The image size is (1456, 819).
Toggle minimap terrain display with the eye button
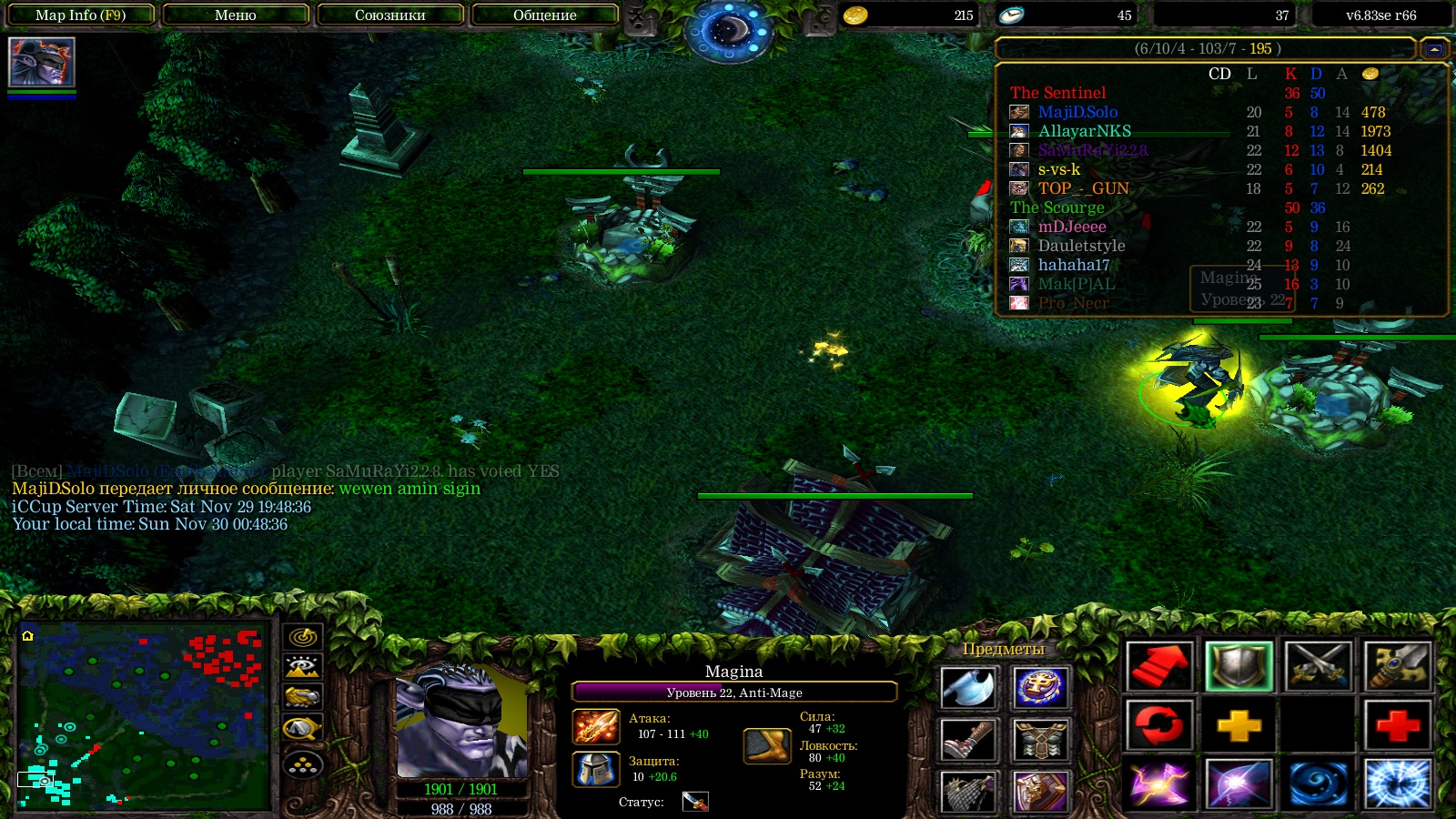pos(302,667)
